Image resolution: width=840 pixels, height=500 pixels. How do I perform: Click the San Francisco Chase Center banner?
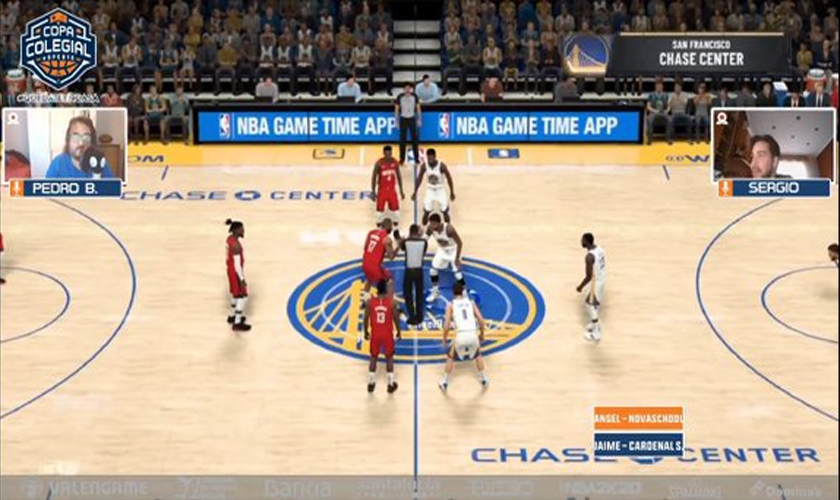(x=677, y=53)
